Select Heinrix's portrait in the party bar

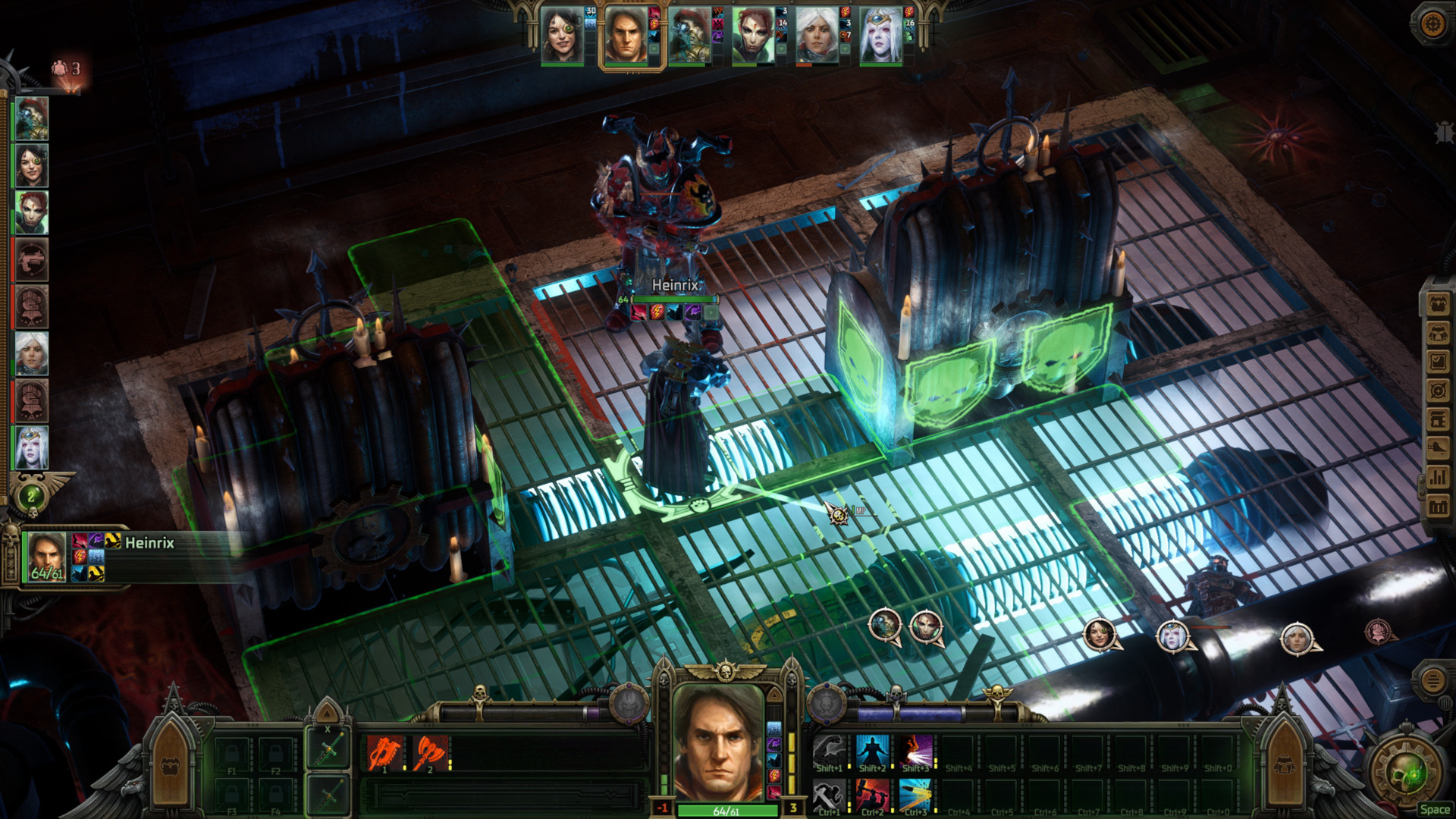tap(626, 36)
